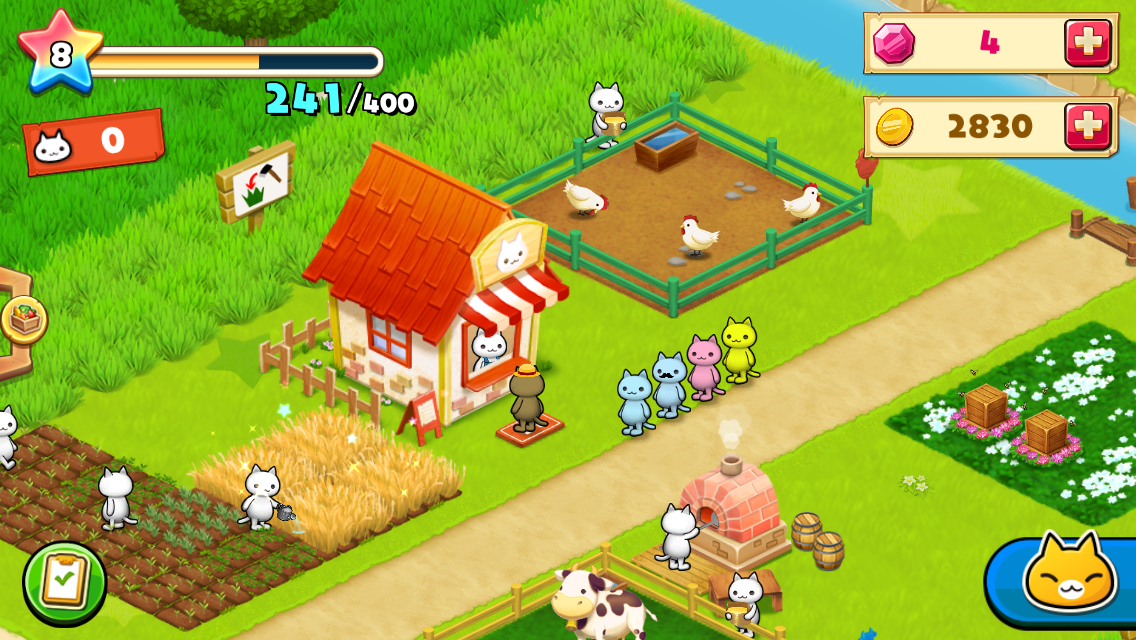Add more pink gems with plus button

(1087, 43)
